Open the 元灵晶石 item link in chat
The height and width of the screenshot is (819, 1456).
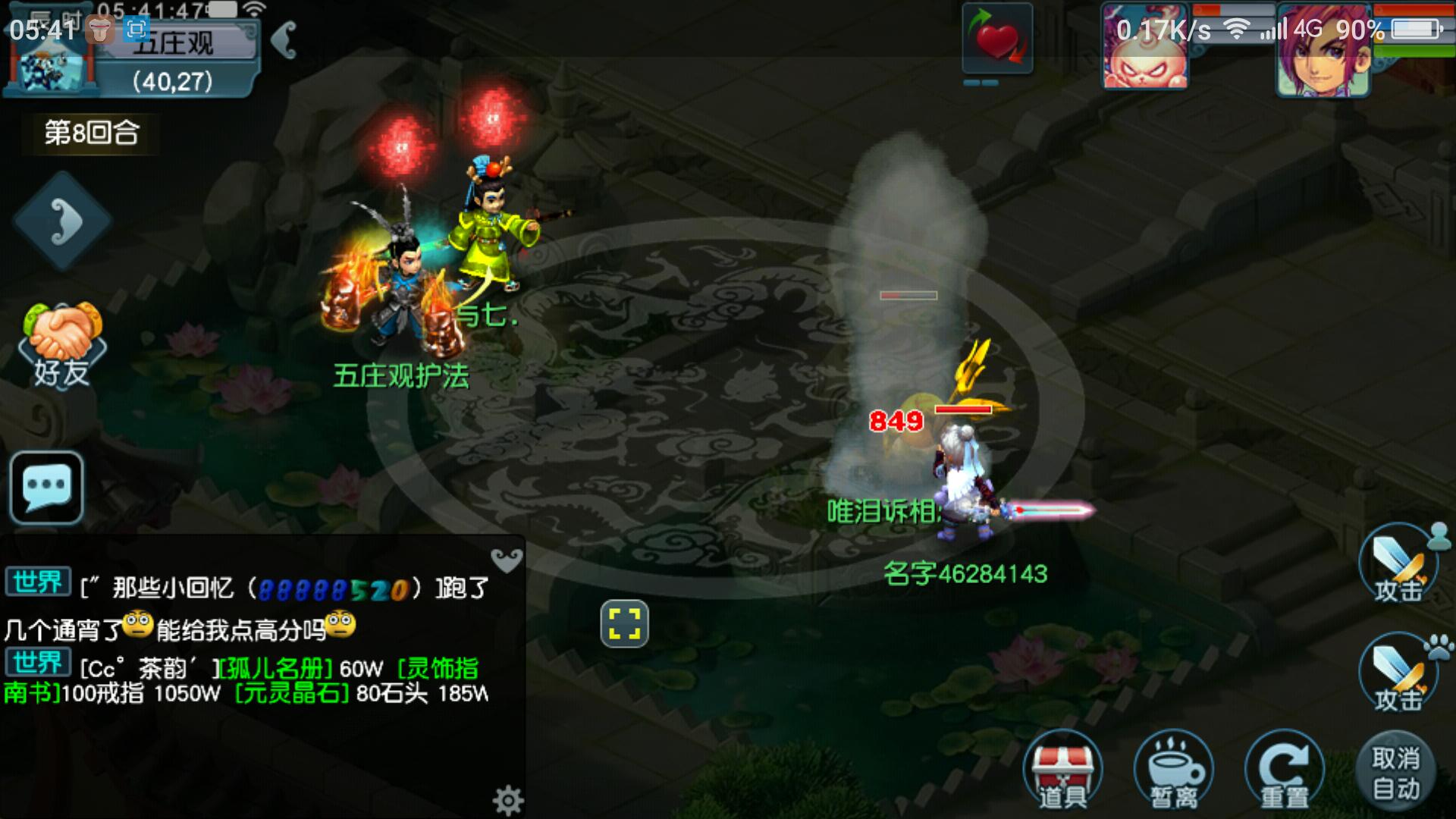point(293,693)
